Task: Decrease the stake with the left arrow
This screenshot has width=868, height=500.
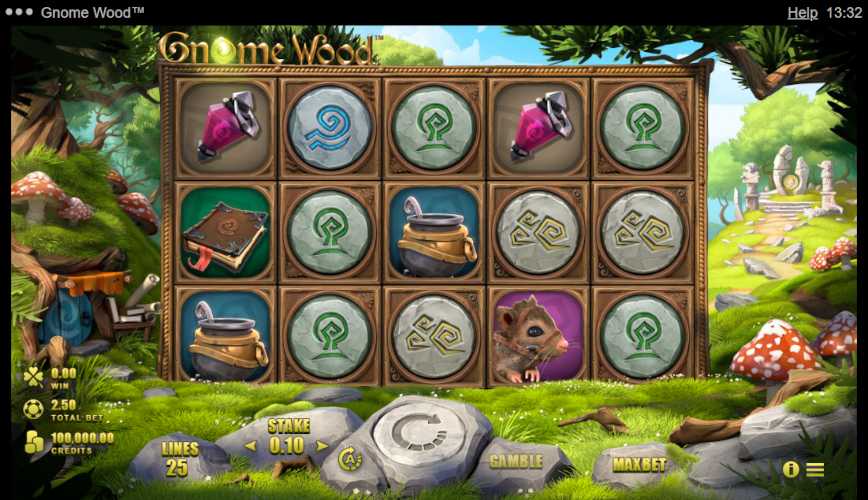Action: [249, 445]
